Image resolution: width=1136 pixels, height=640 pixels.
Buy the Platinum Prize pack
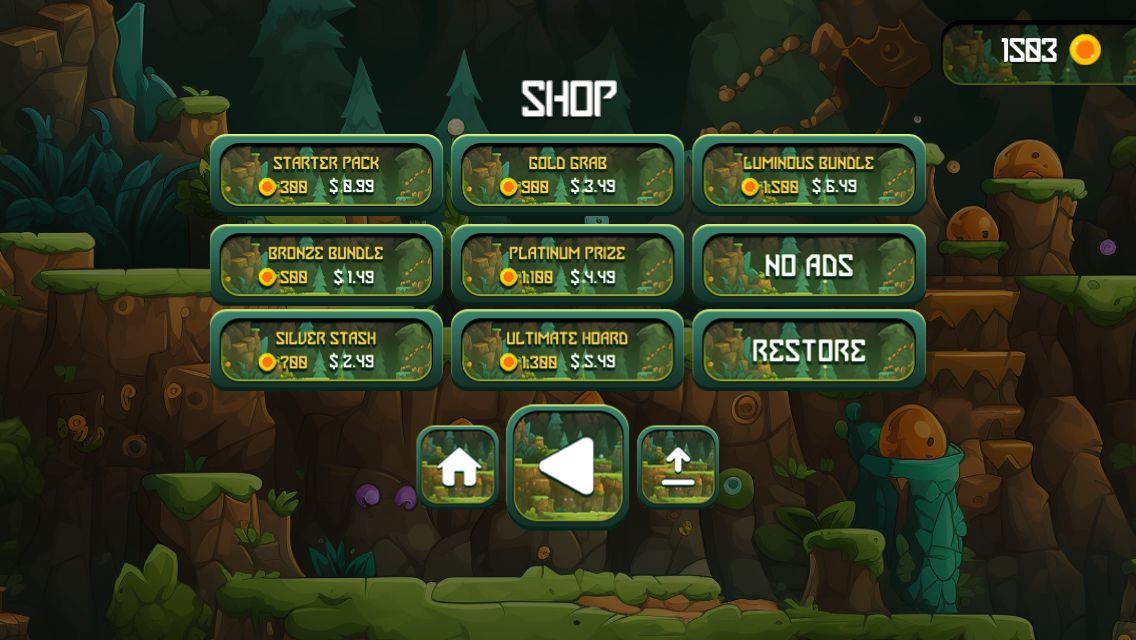click(567, 265)
